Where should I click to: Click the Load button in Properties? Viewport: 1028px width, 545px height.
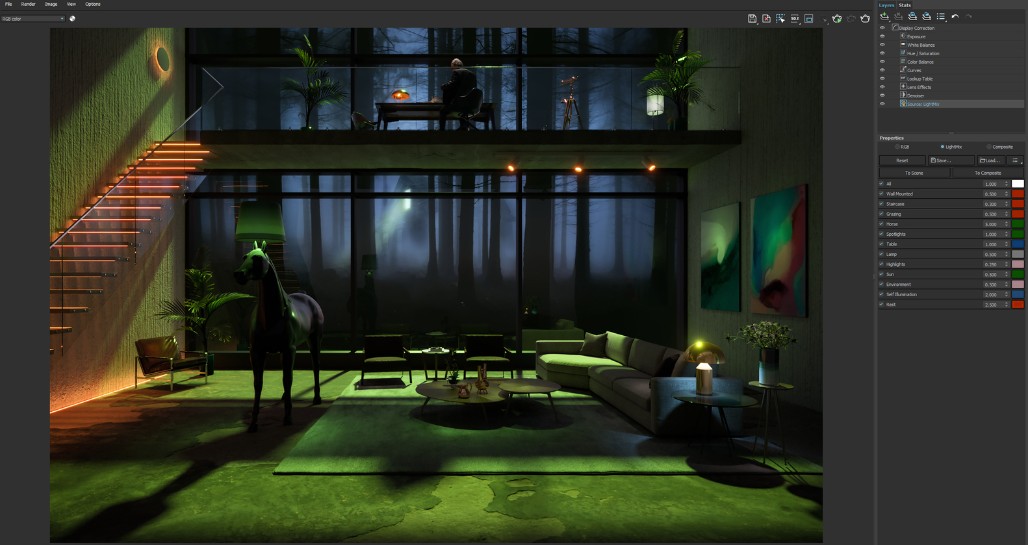coord(990,160)
